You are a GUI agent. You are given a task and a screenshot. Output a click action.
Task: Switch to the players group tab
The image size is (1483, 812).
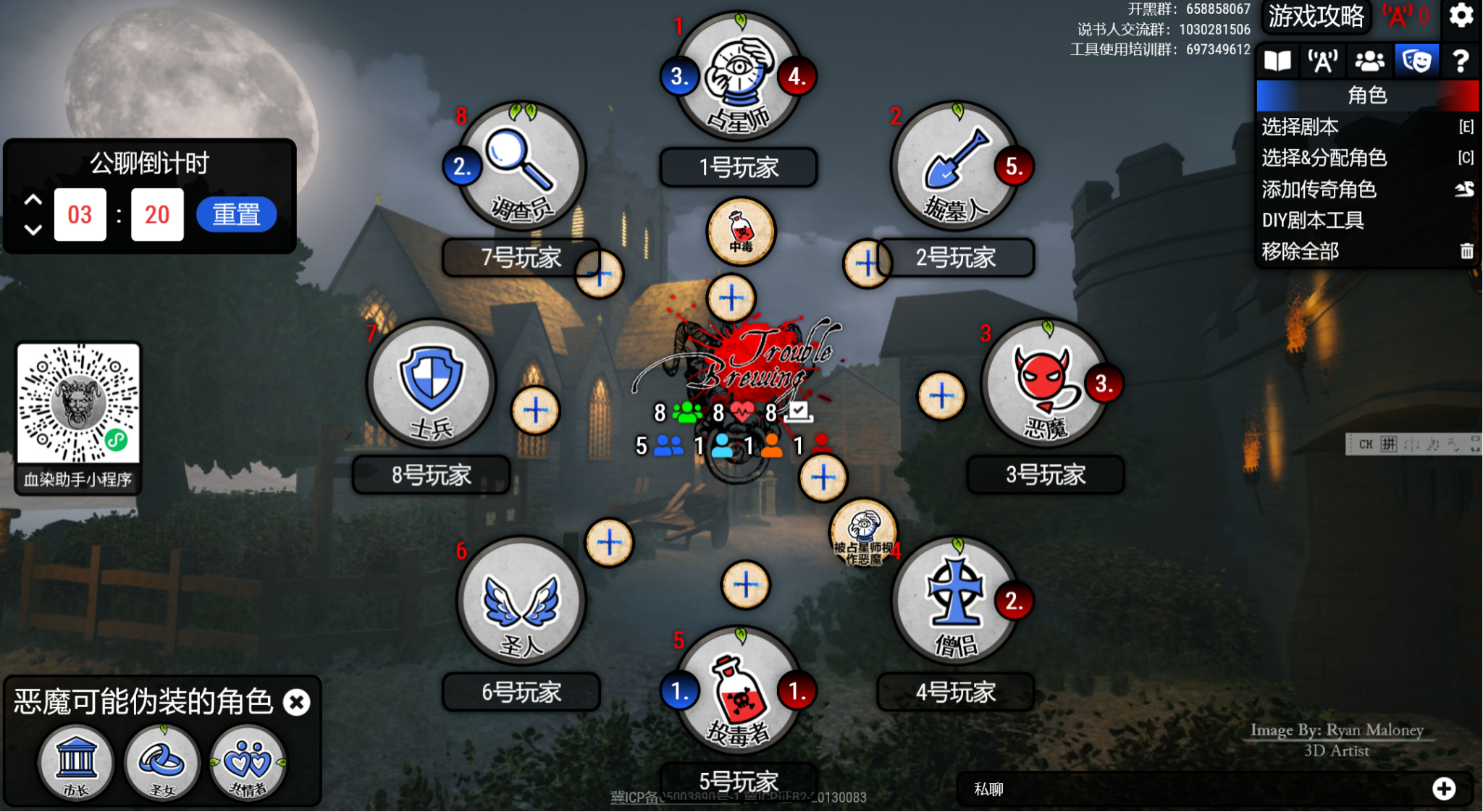pos(1369,61)
